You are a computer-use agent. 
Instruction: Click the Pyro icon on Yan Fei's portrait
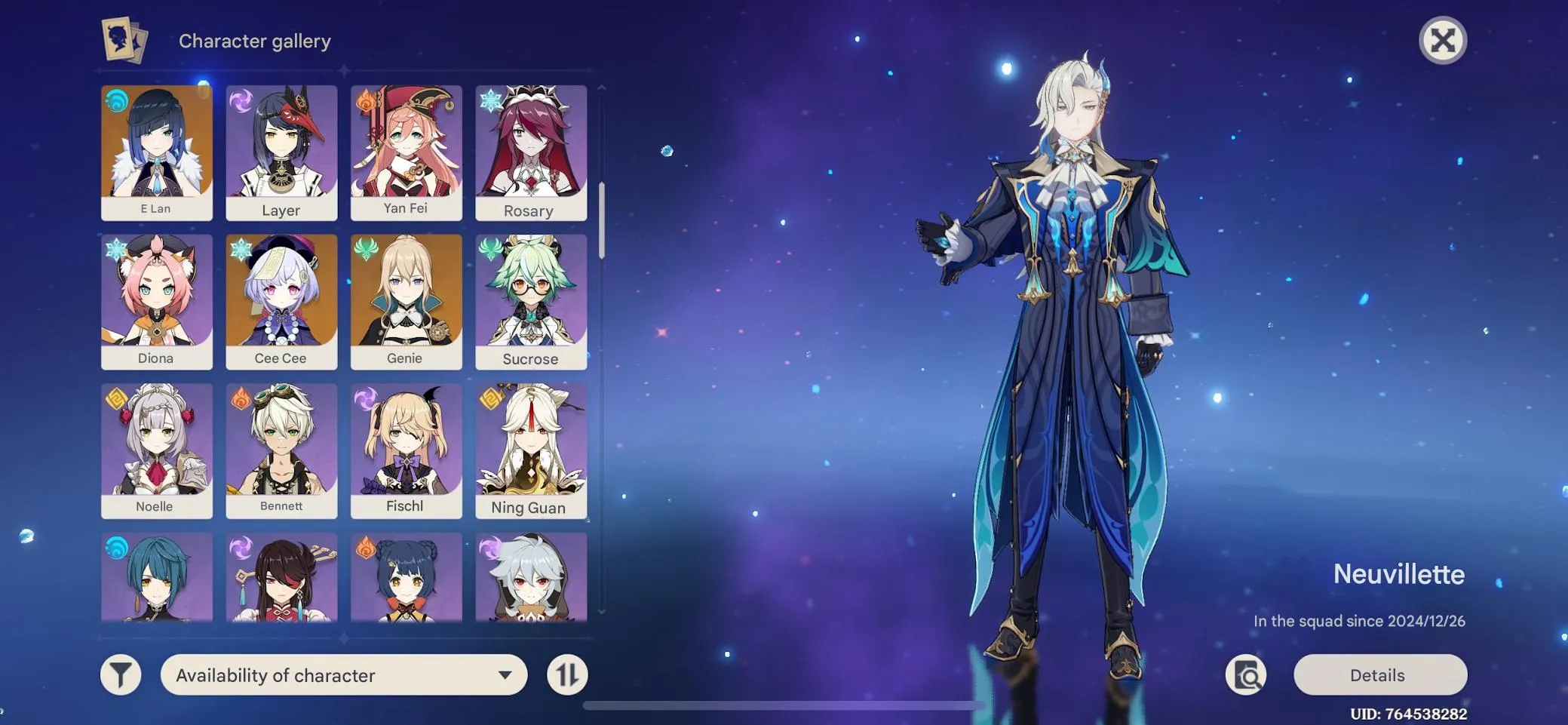coord(366,100)
